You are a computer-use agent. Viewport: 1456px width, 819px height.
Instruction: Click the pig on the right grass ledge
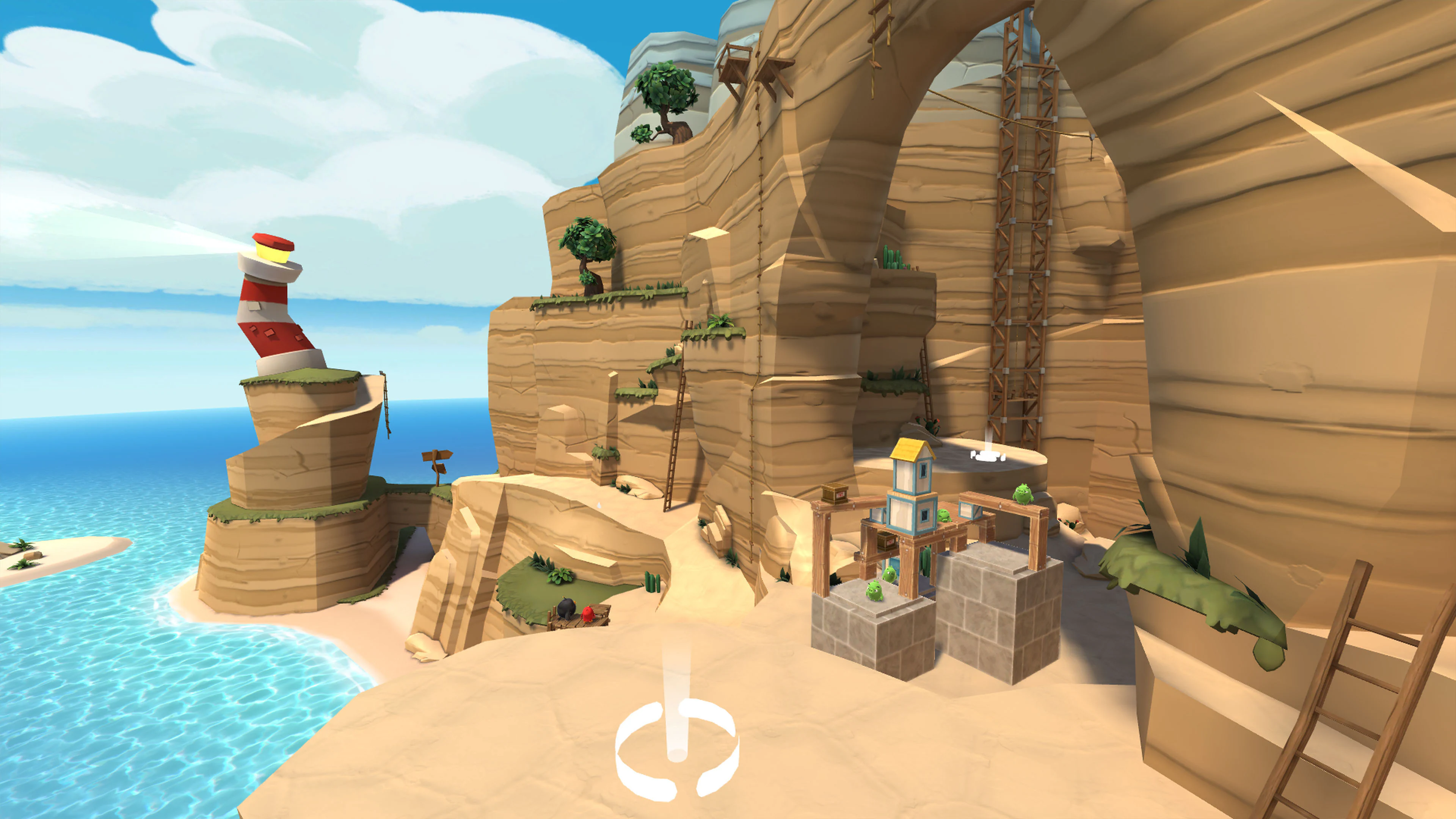coord(1023,494)
